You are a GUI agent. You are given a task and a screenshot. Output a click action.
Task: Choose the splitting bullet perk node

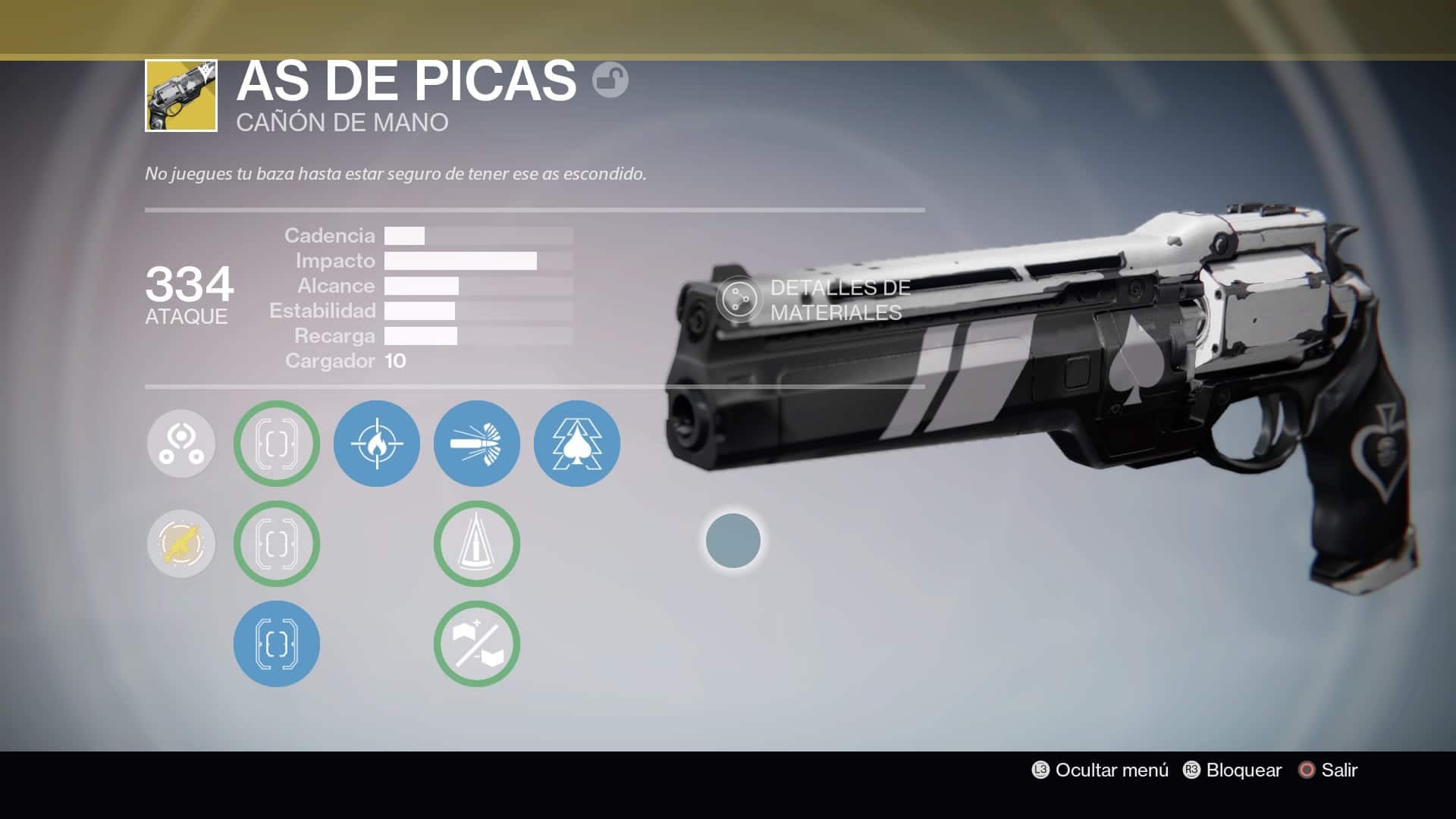pos(477,444)
